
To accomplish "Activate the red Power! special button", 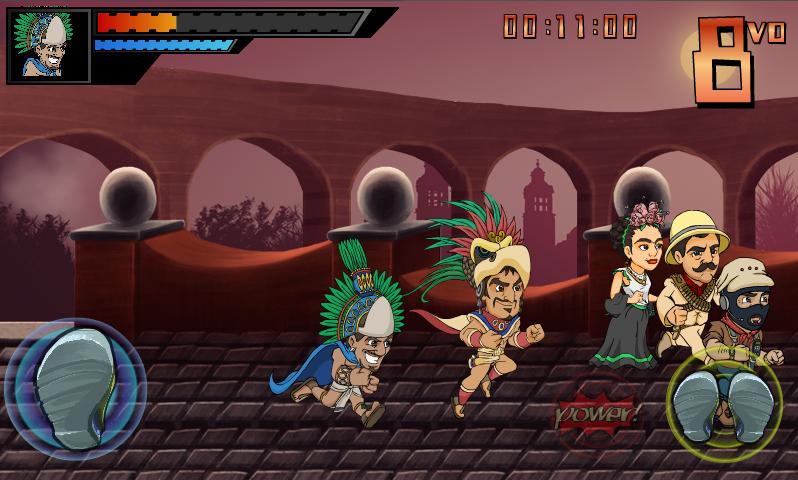I will click(x=597, y=411).
